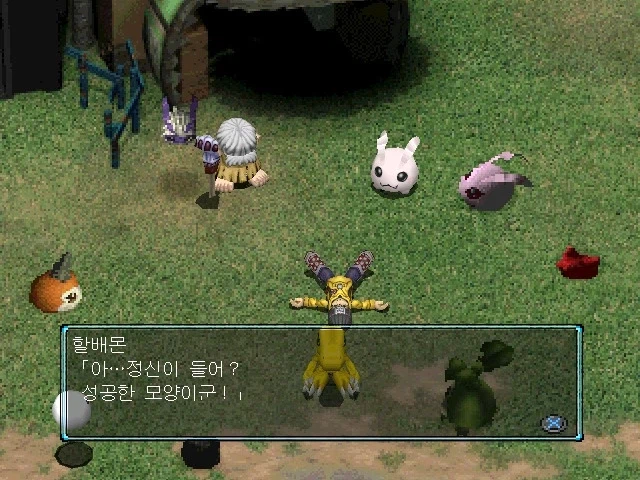Click the 할배몬 dialogue box to continue
640x480 pixels.
[320, 382]
